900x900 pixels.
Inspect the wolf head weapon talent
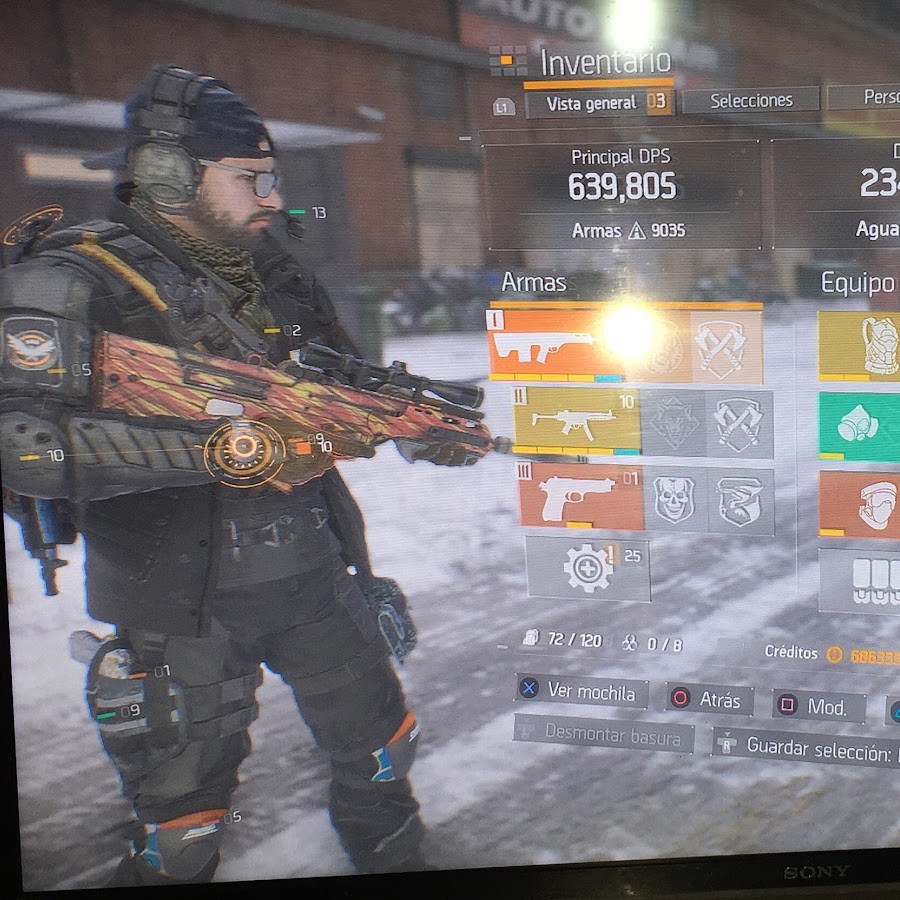(x=672, y=423)
